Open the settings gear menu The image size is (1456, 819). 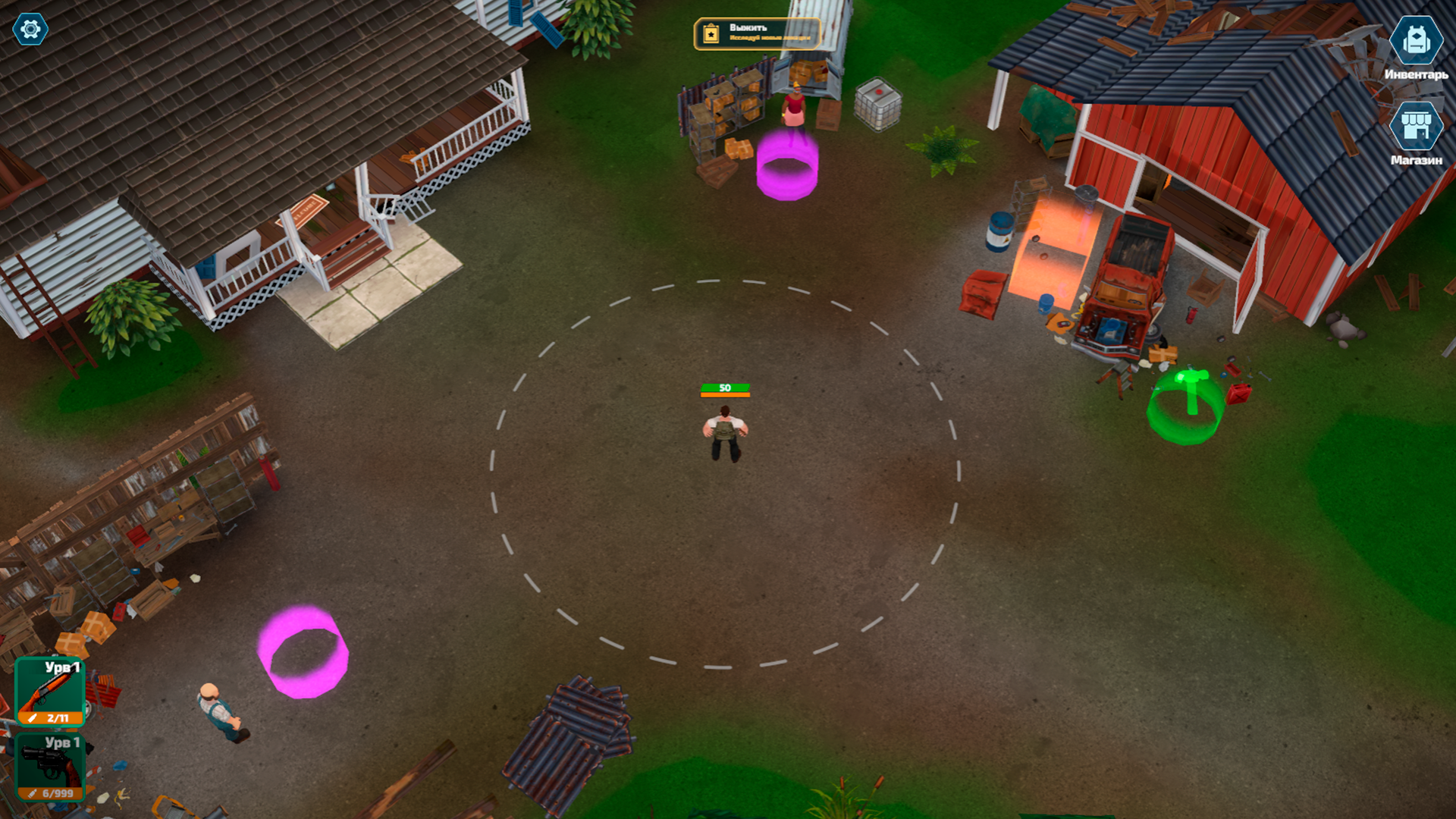(29, 30)
